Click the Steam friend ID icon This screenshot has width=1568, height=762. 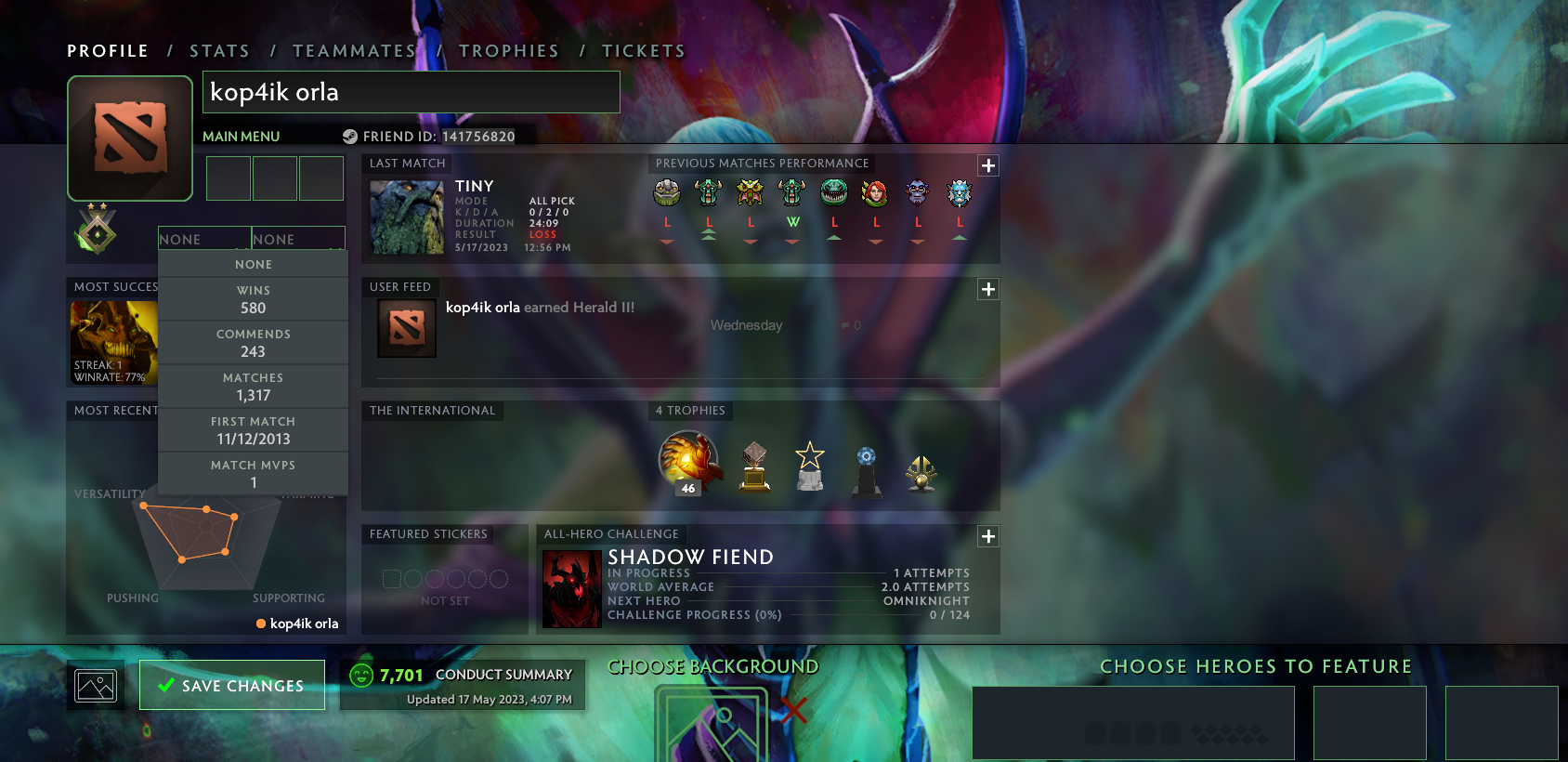pos(350,136)
